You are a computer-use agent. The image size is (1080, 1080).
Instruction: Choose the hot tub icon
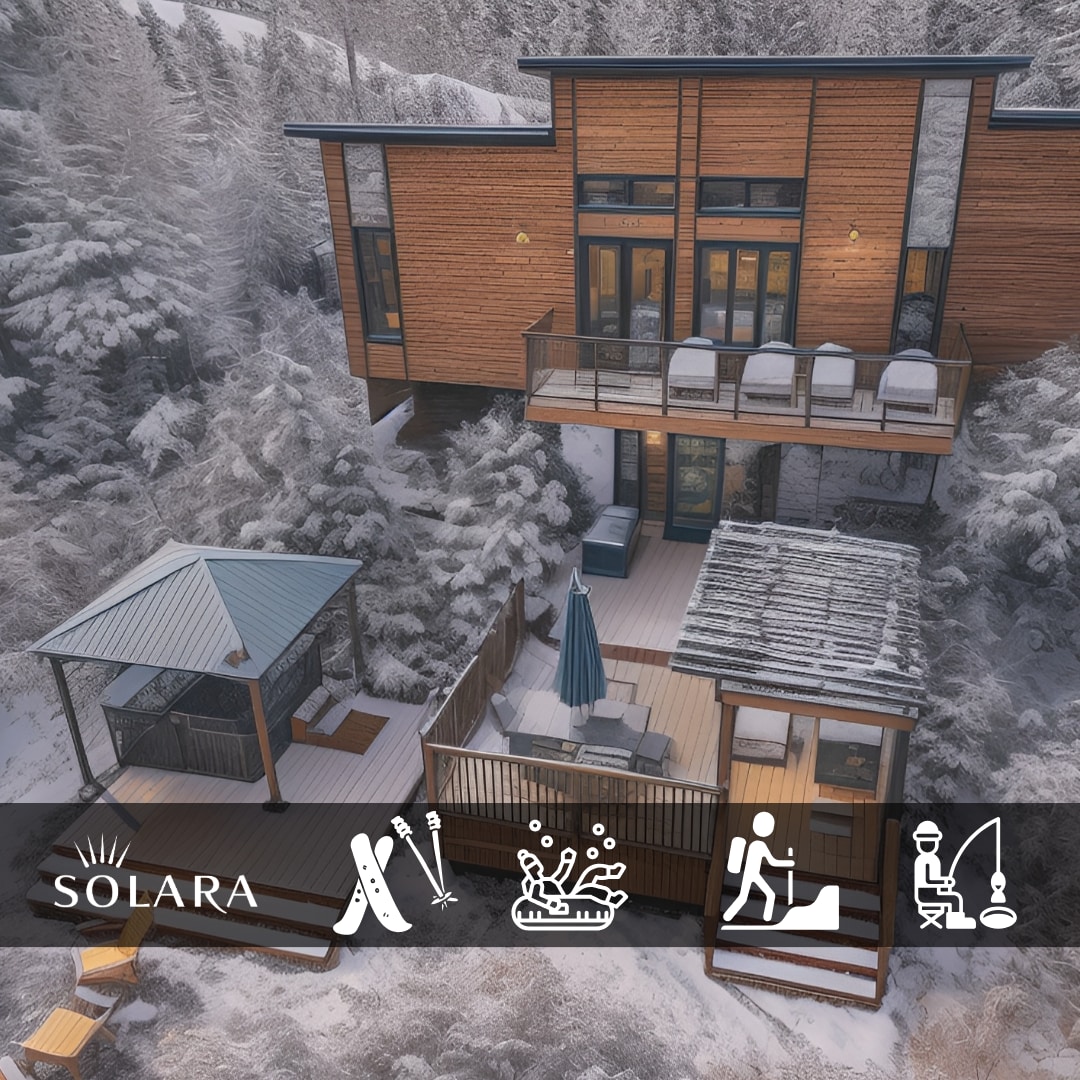pos(568,878)
